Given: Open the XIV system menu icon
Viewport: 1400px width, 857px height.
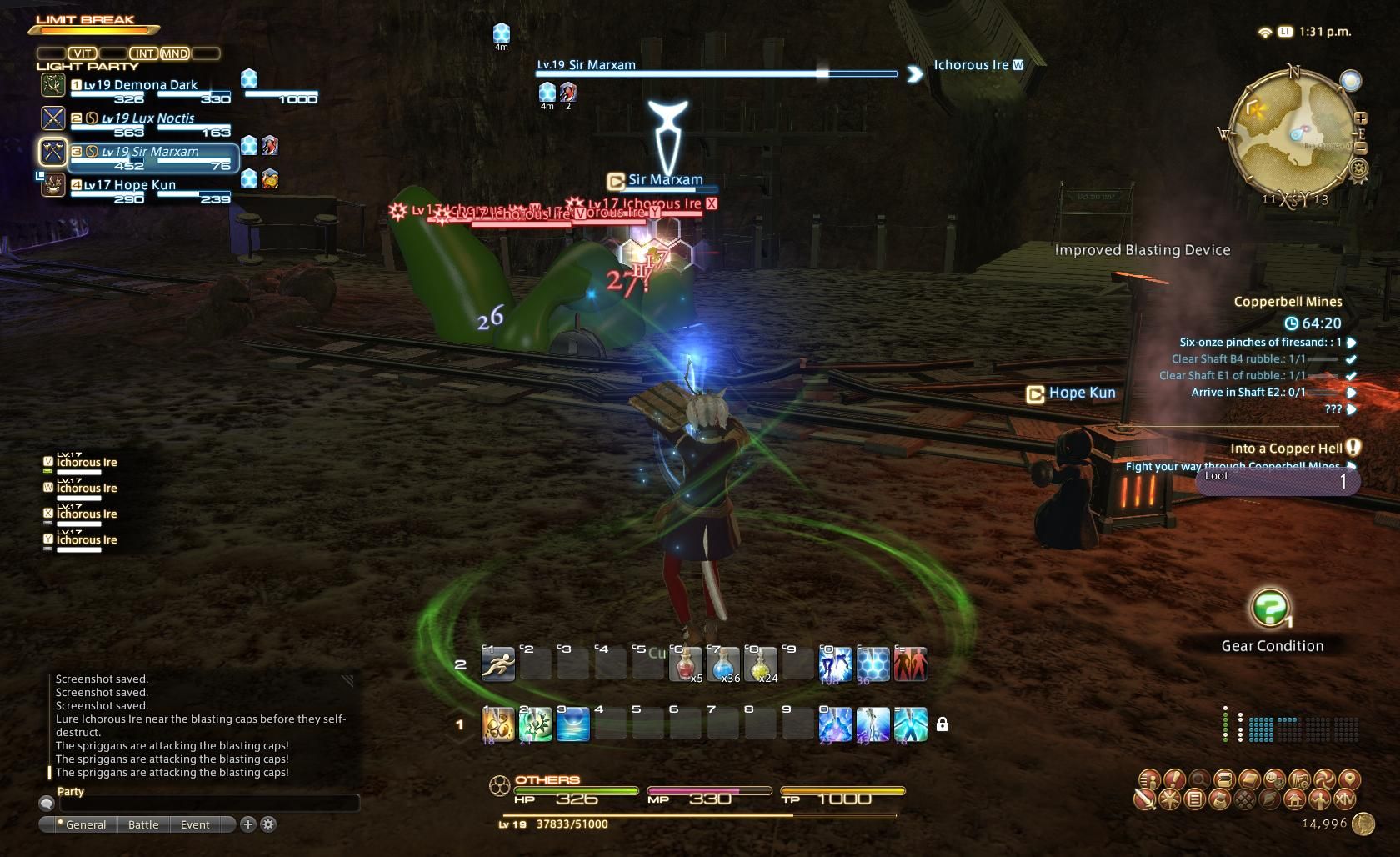Looking at the screenshot, I should pos(1344,800).
